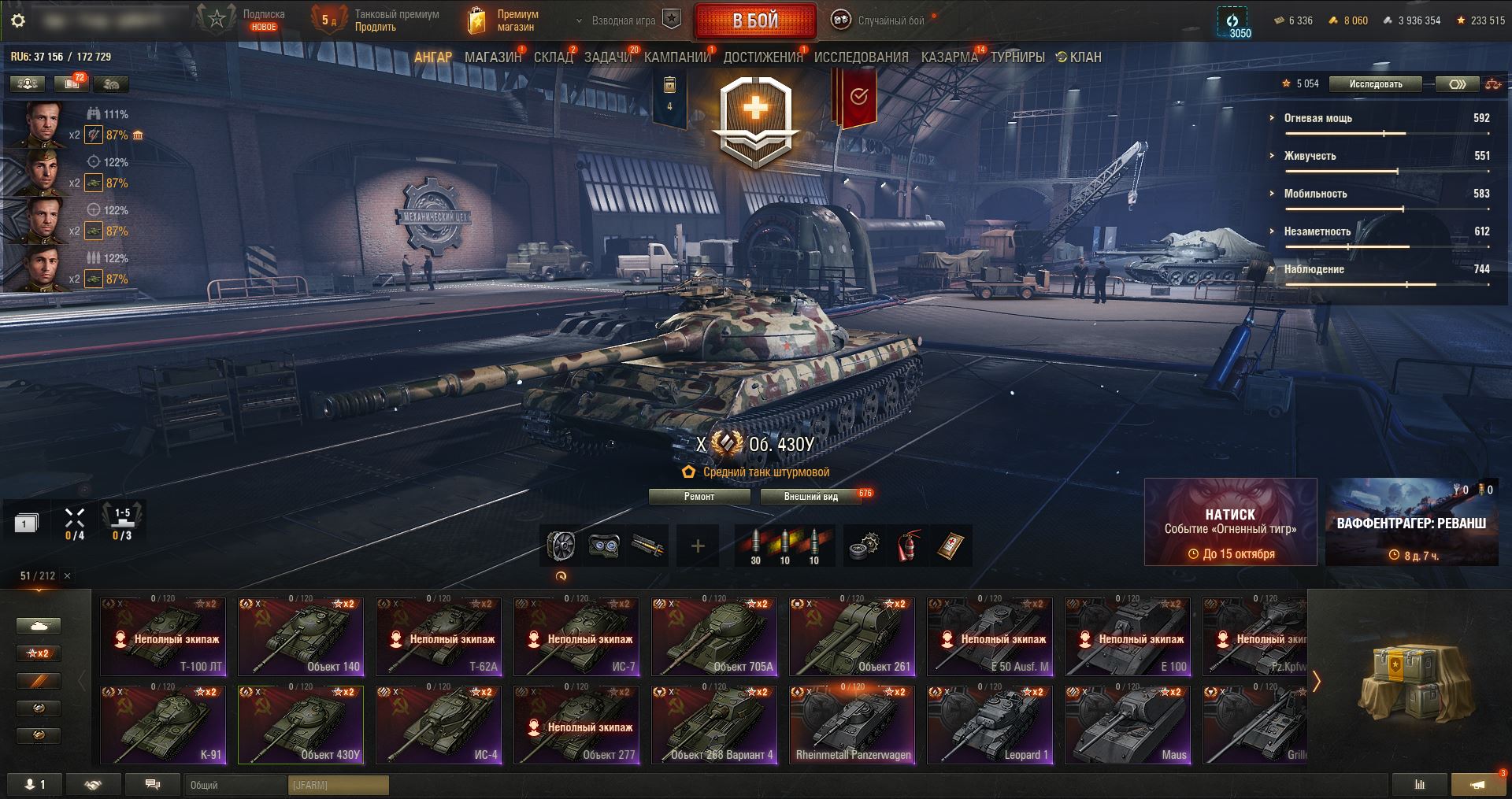Viewport: 1512px width, 799px height.
Task: Open the ИССЛЕДОВАНИЯ tab
Action: coord(861,57)
